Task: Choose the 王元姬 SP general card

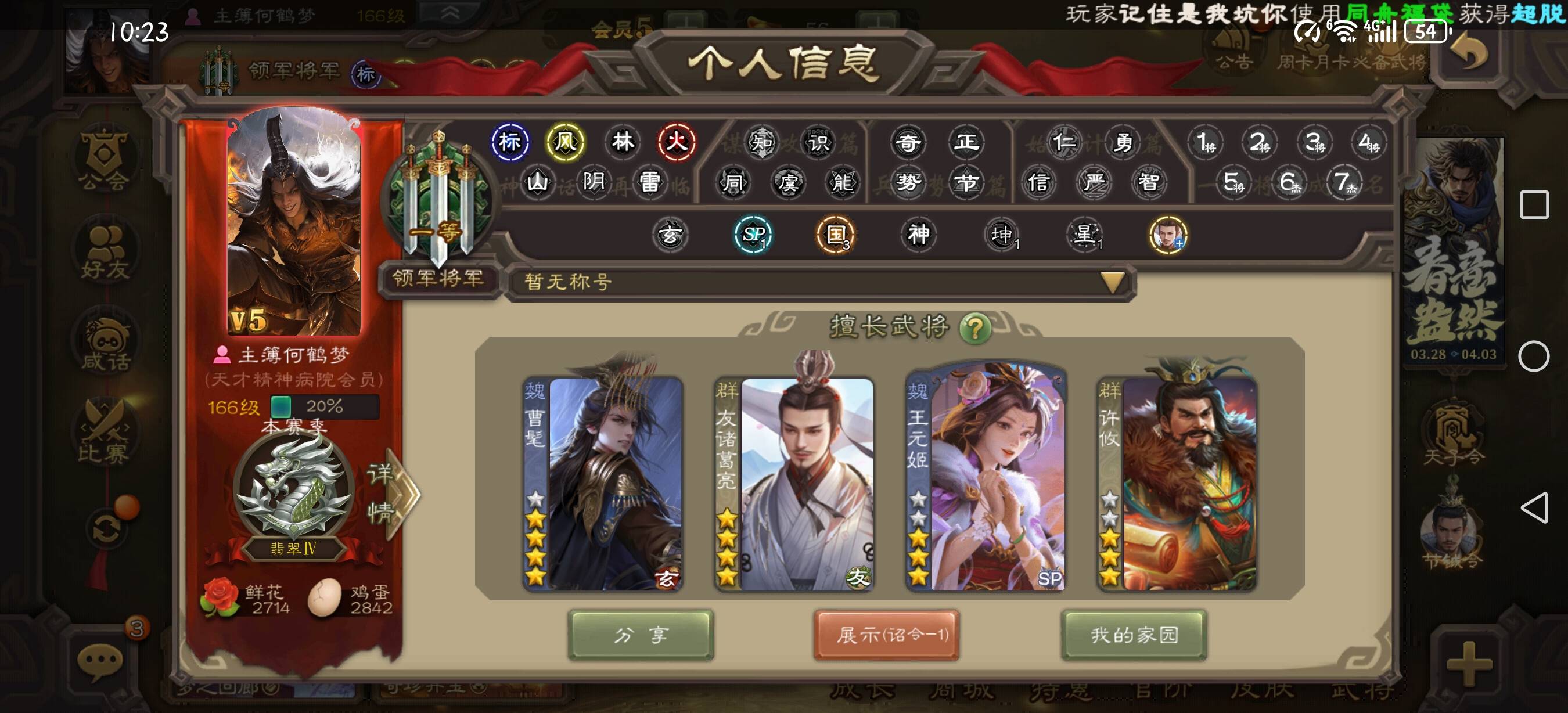Action: 986,484
